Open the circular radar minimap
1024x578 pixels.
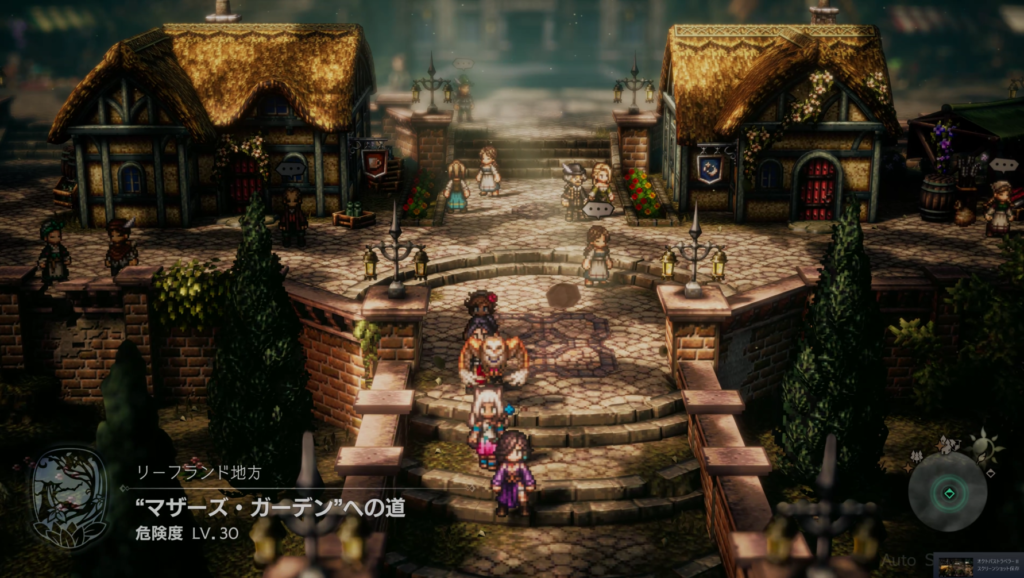point(947,492)
